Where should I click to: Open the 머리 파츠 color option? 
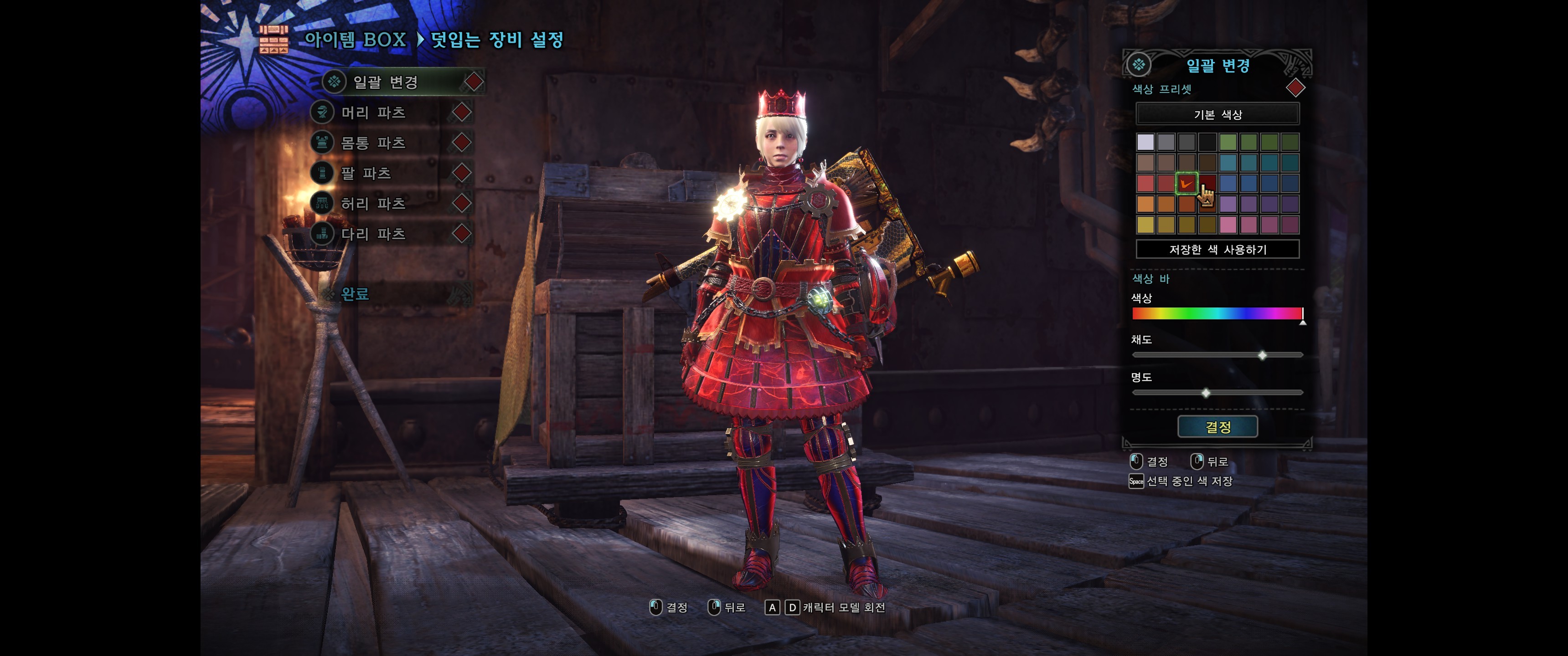[x=373, y=113]
